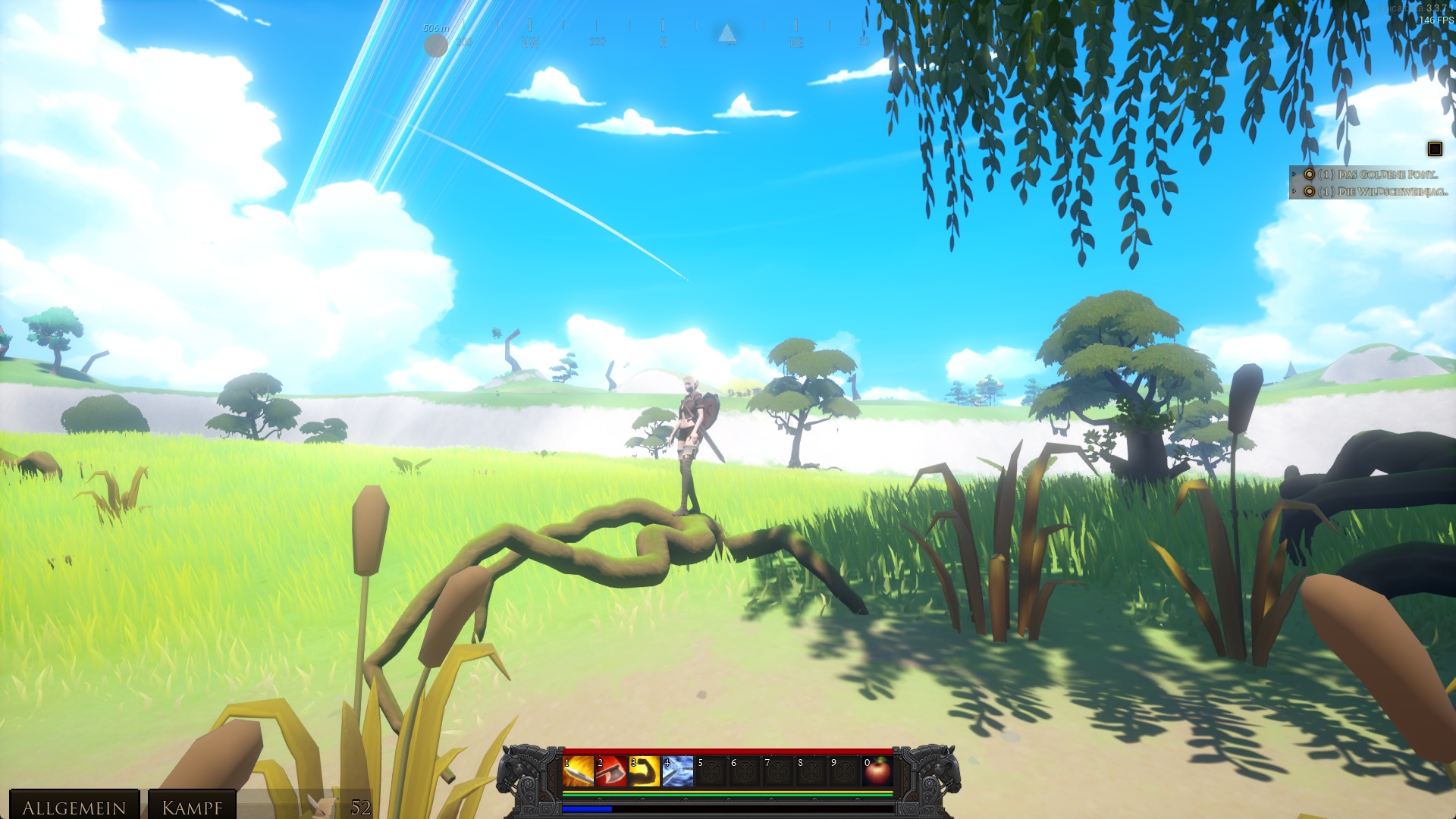Trigger the flexed arm ability in slot 3

645,771
